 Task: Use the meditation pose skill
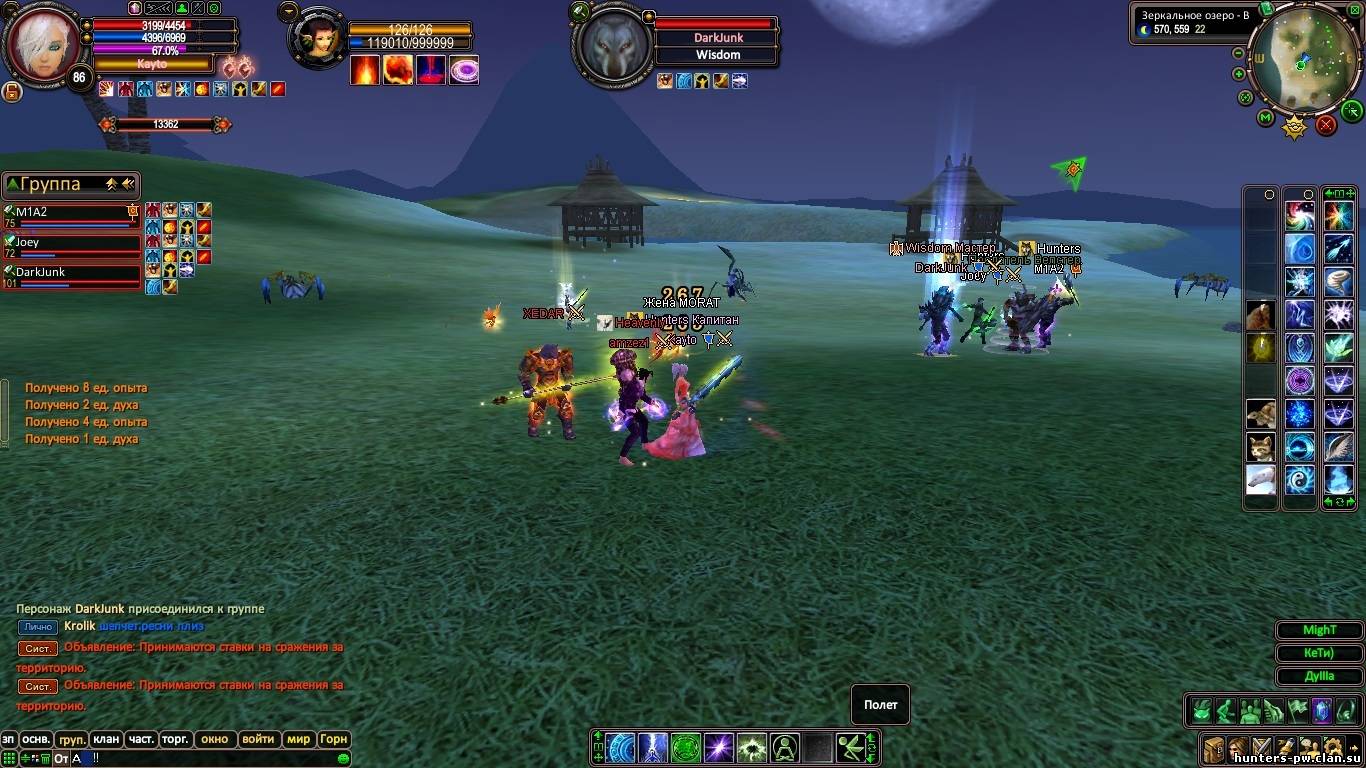[x=784, y=747]
